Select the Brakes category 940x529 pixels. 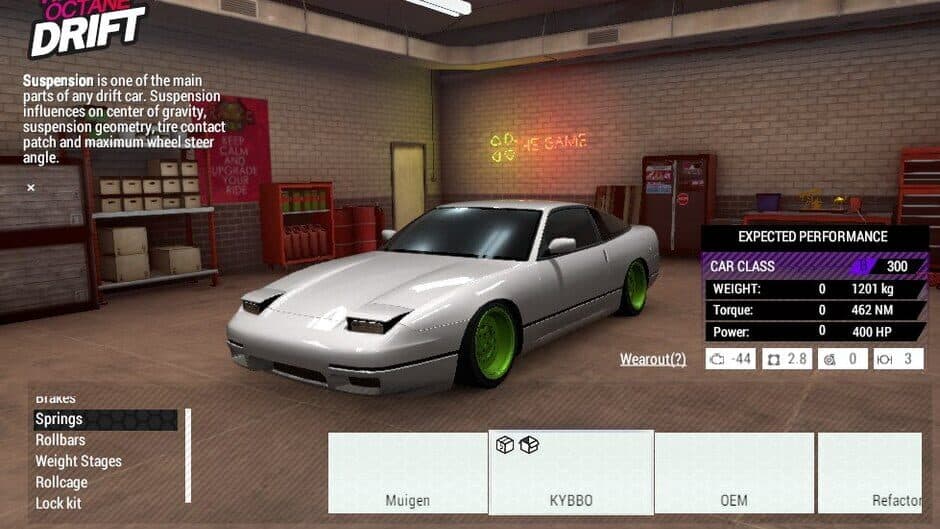(x=55, y=399)
